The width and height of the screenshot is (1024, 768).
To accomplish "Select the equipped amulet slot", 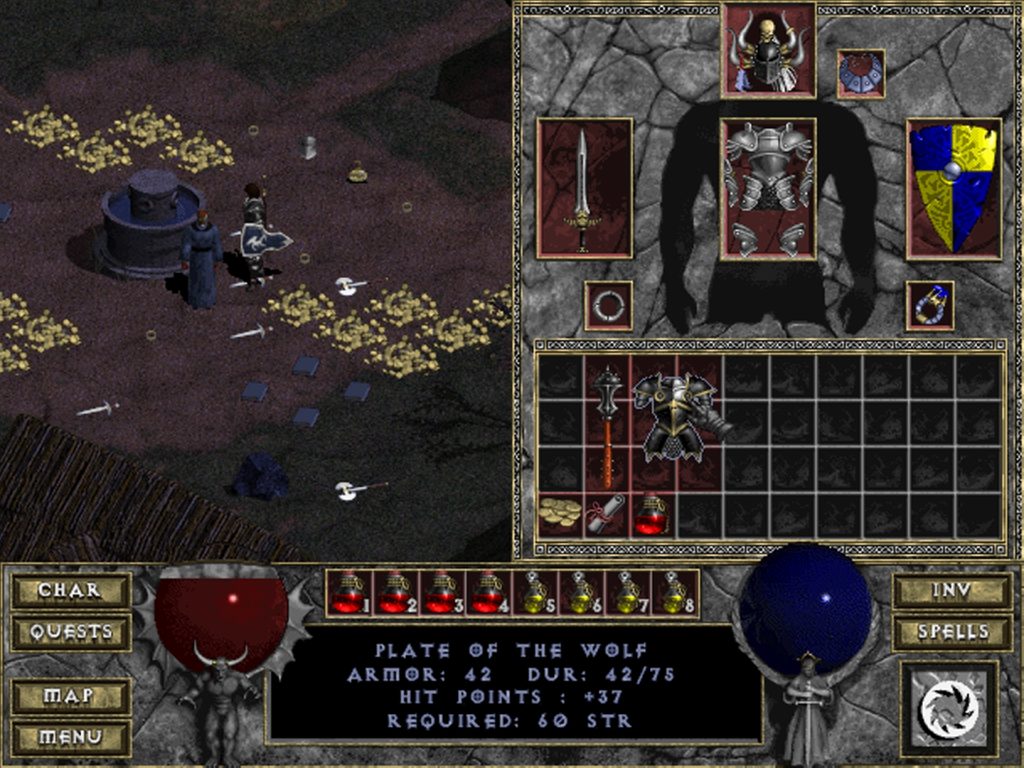I will click(860, 74).
